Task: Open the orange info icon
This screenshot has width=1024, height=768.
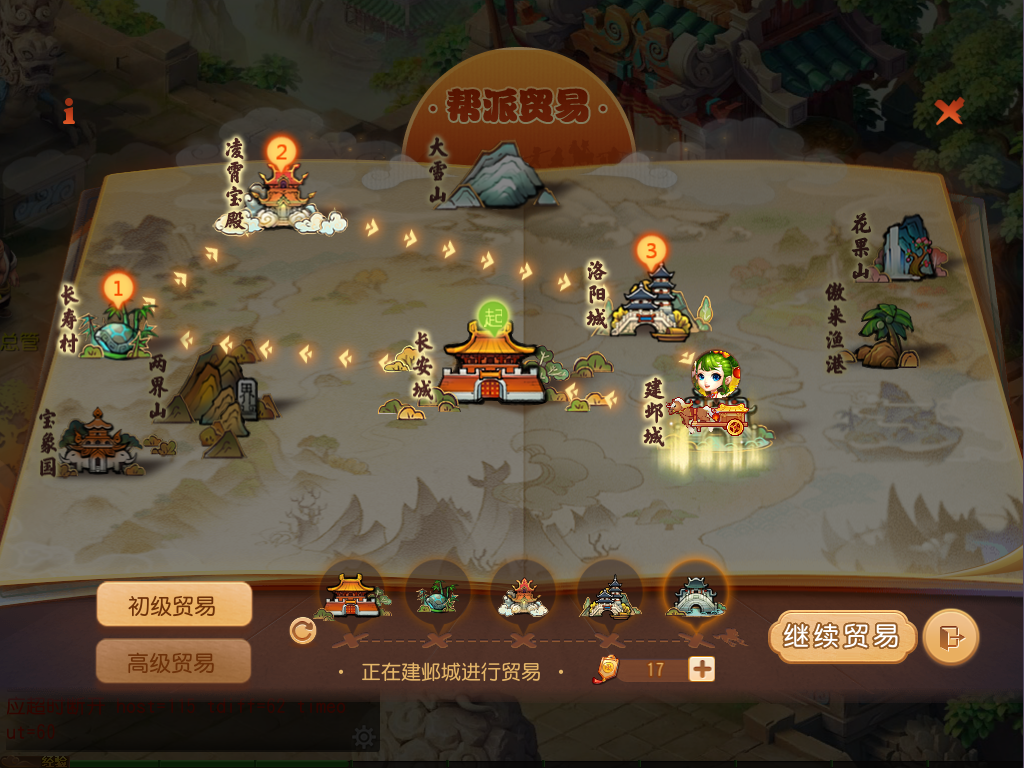Action: 69,111
